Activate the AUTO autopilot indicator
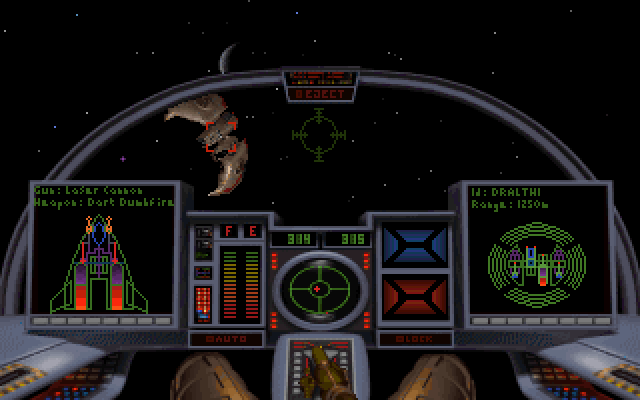640x400 pixels. 226,339
